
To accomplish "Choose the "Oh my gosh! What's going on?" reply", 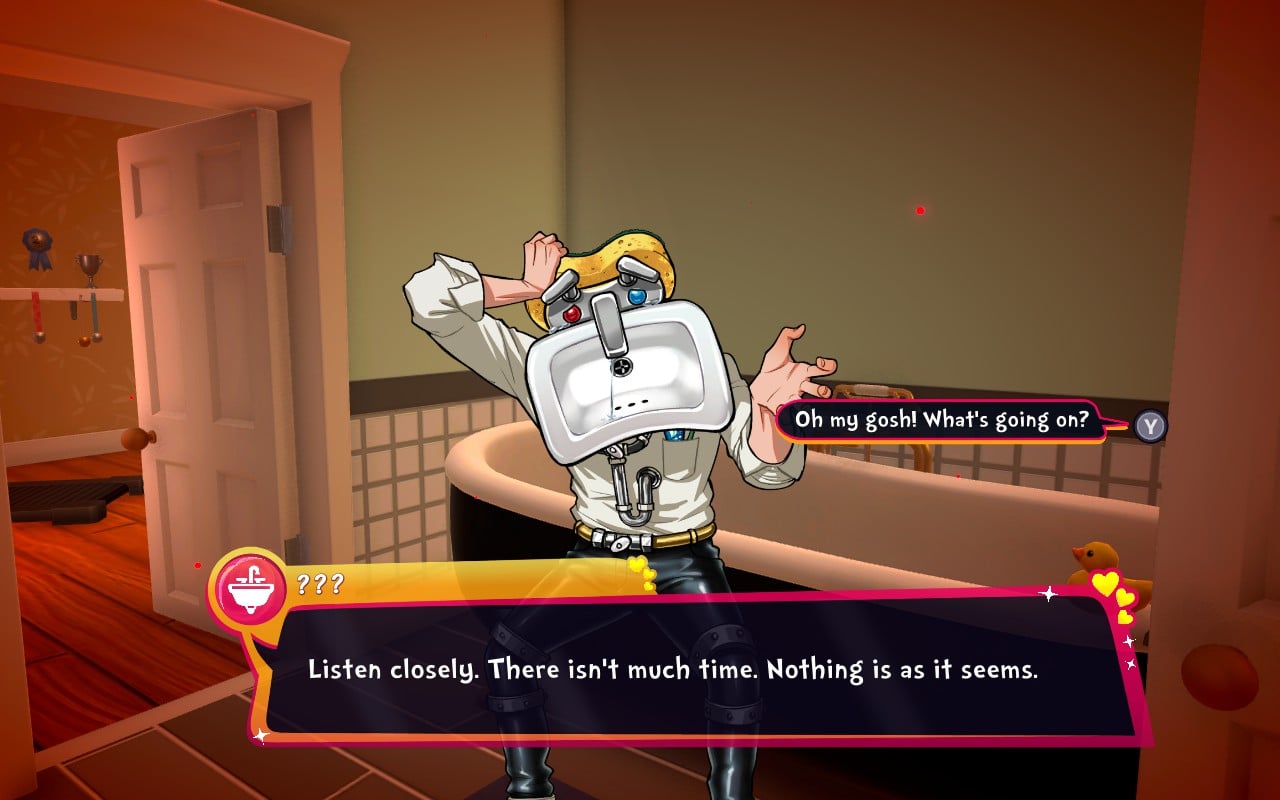I will click(940, 420).
